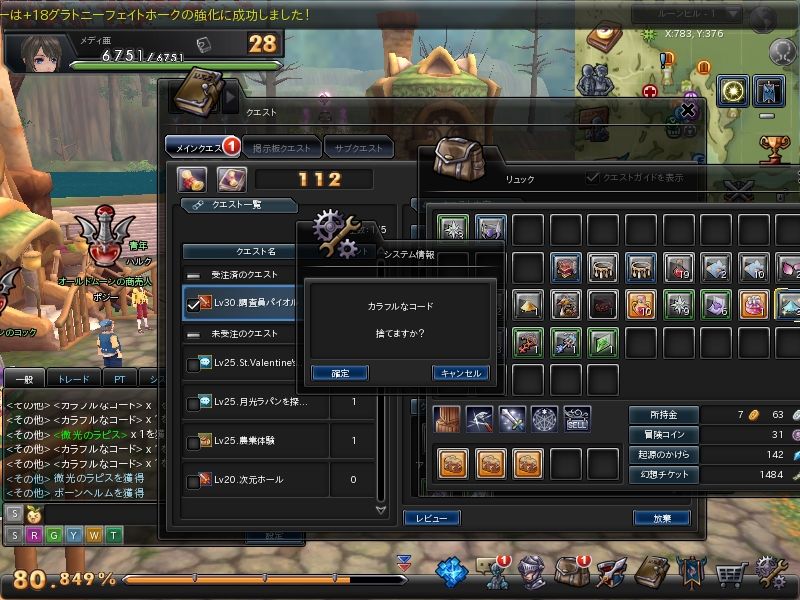
Task: Open the サブクエスト tab
Action: (360, 148)
